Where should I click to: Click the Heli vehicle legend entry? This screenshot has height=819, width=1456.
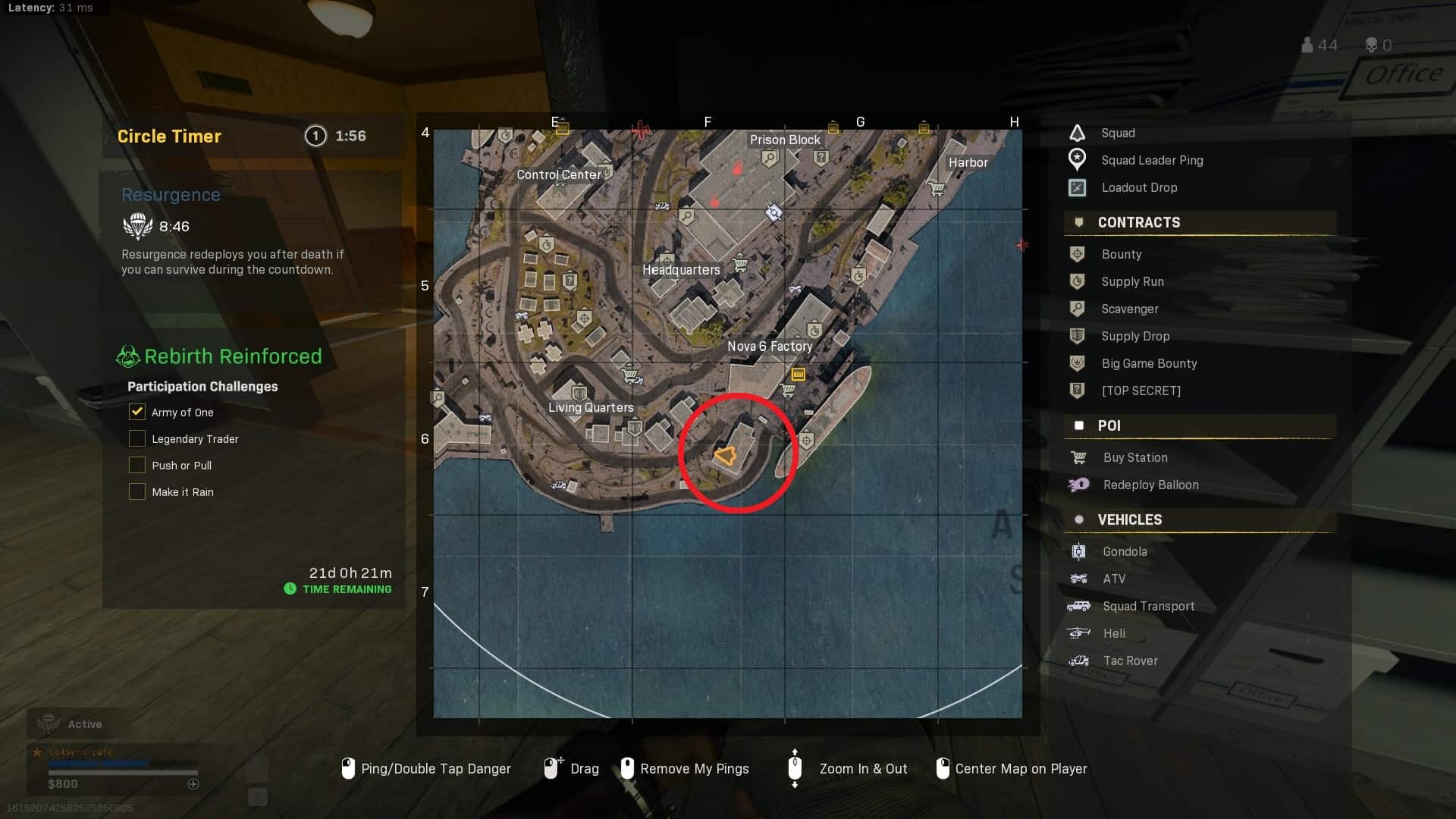tap(1113, 633)
